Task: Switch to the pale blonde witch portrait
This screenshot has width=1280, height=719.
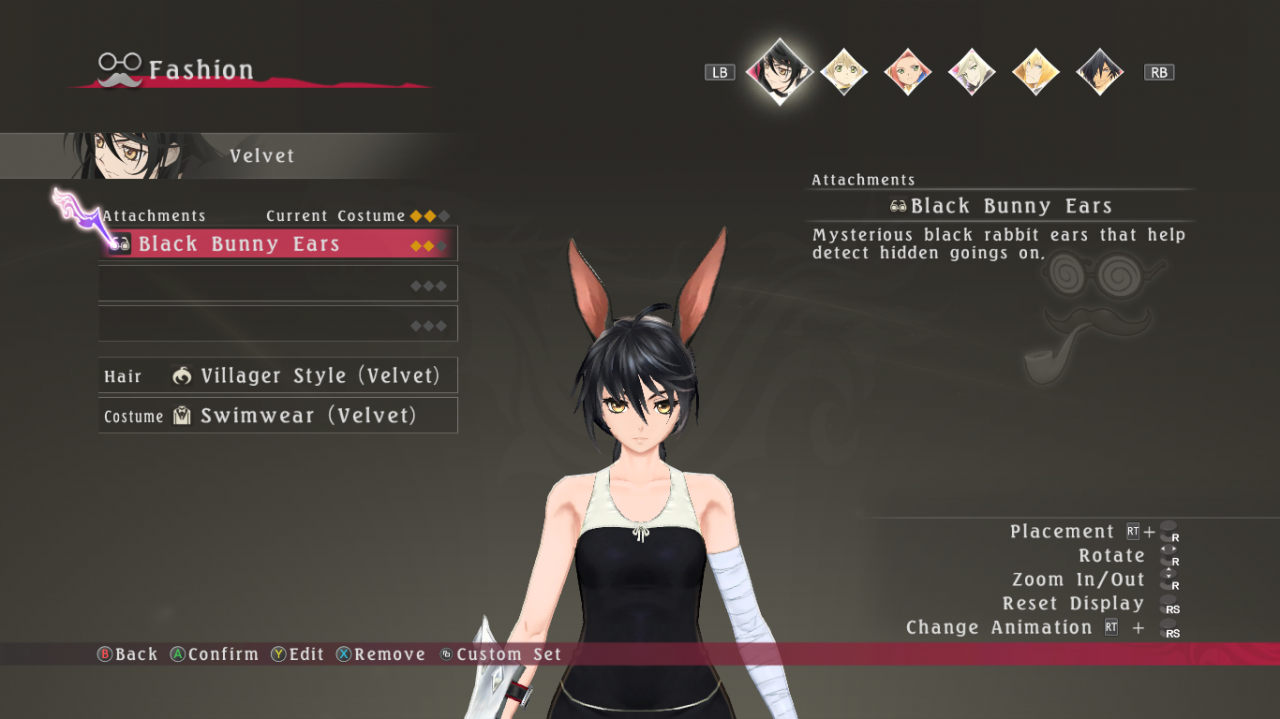Action: (971, 72)
